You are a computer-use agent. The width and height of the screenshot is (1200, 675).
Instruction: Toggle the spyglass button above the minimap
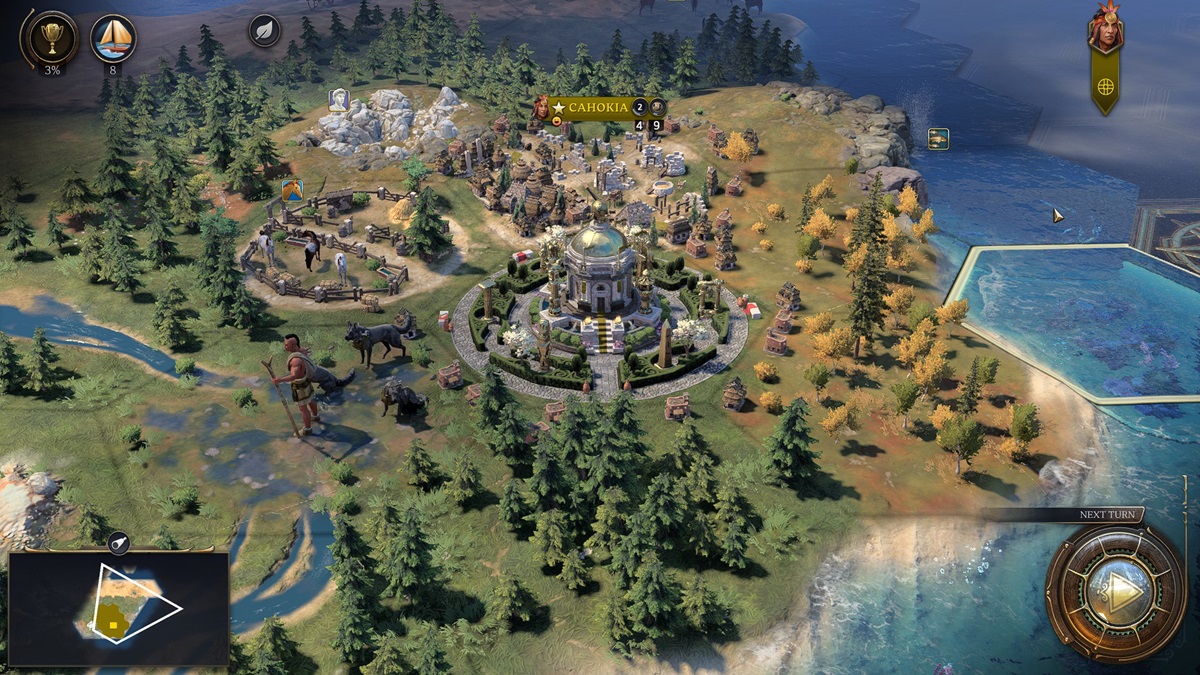coord(118,543)
